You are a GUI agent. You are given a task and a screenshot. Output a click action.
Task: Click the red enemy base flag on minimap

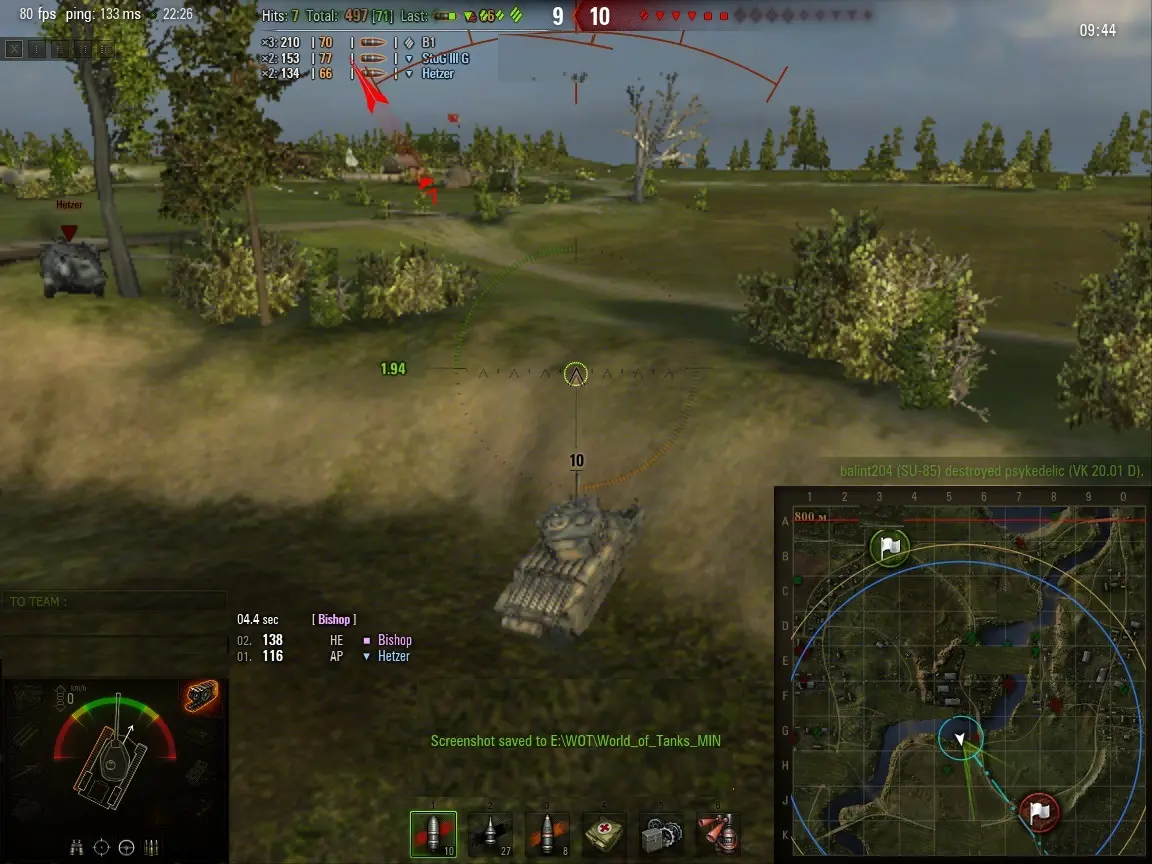click(1039, 809)
